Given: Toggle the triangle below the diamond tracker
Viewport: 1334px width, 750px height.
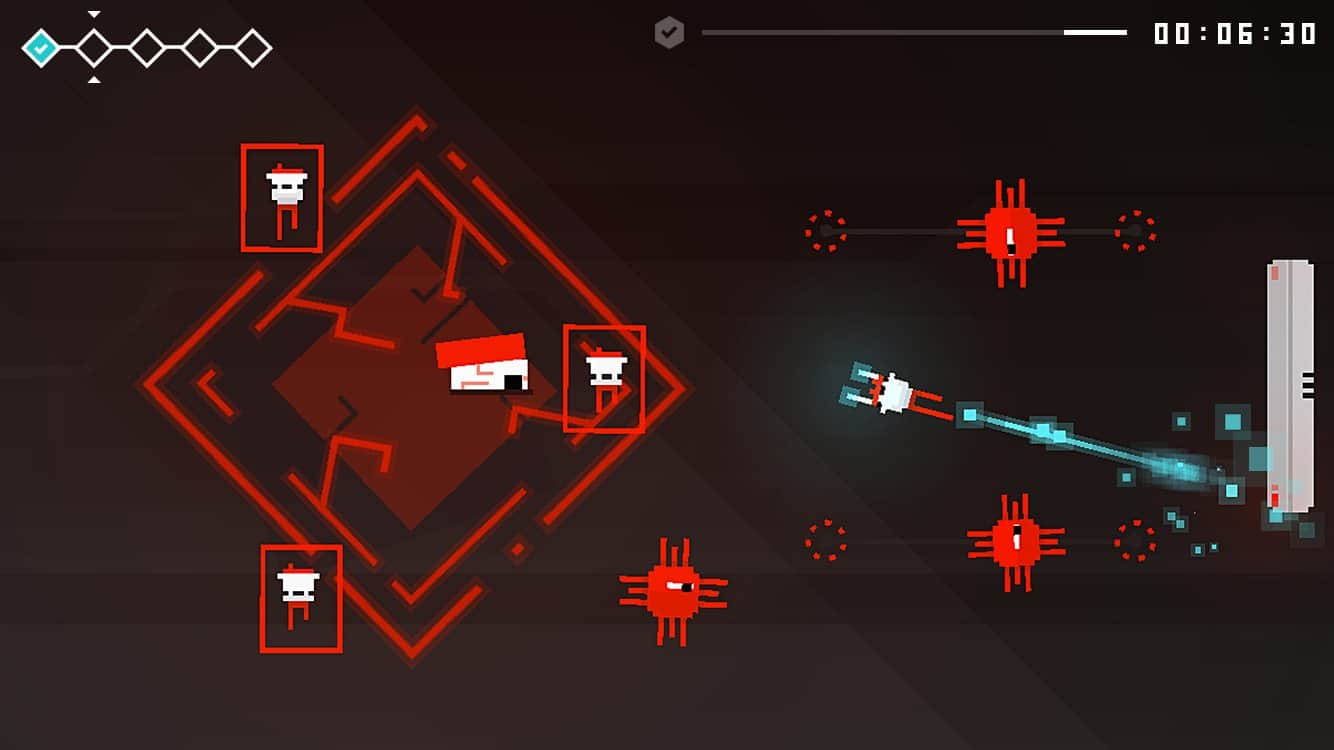Looking at the screenshot, I should (x=94, y=77).
